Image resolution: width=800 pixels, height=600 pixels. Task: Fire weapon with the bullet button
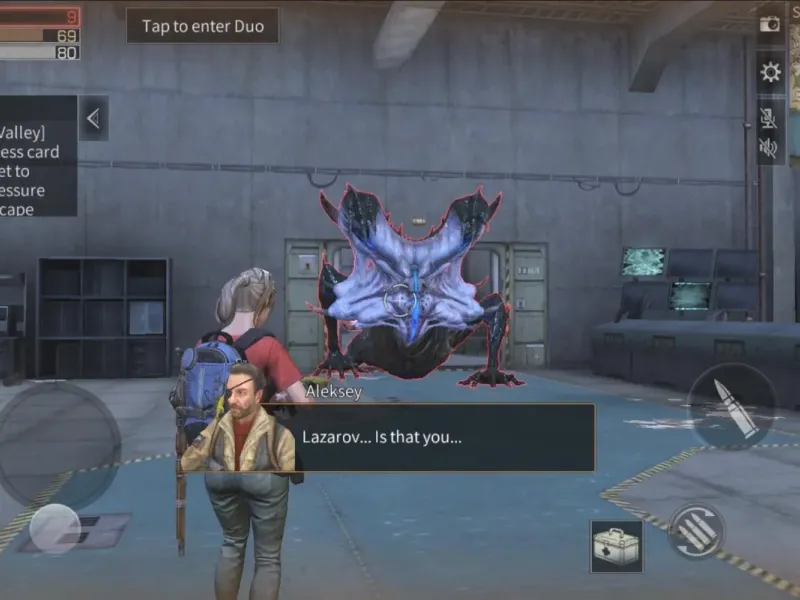[x=732, y=407]
